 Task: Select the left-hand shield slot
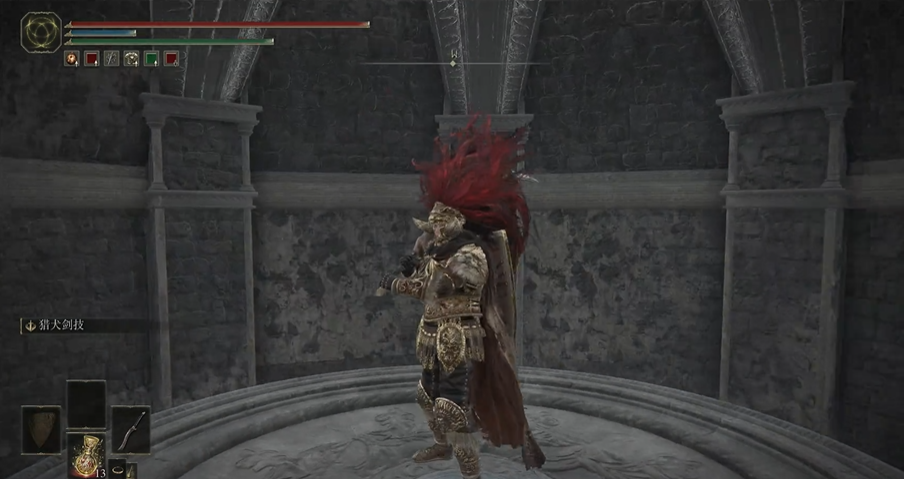pyautogui.click(x=41, y=429)
